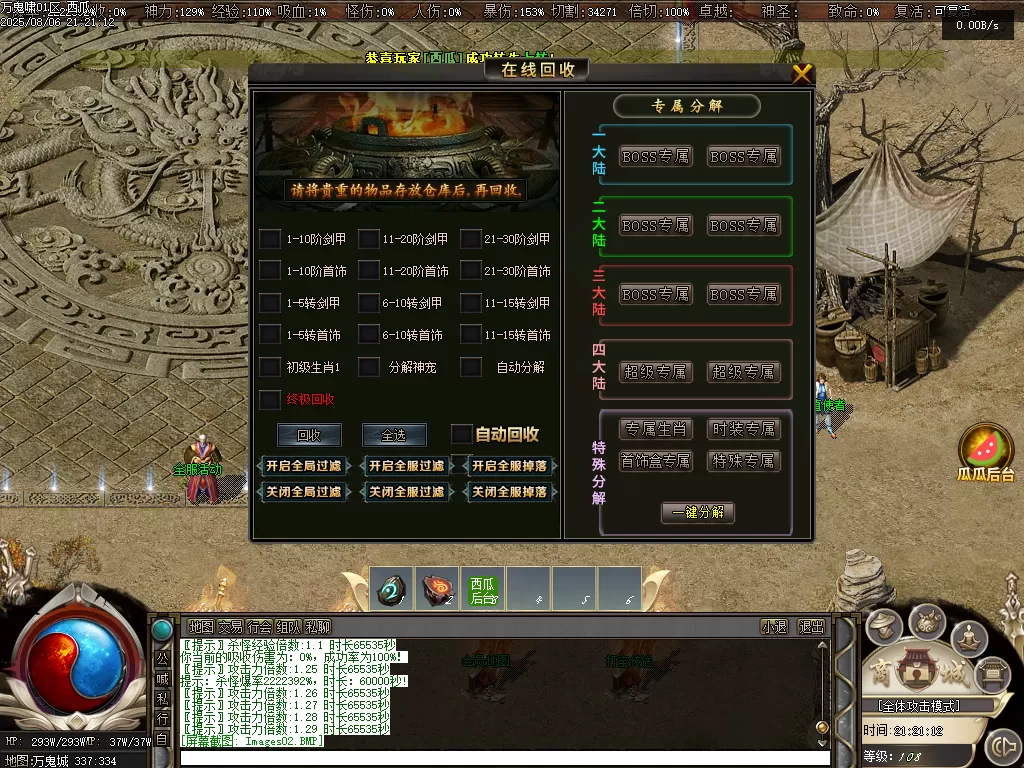Choose 一键分解 in the special section

click(697, 512)
